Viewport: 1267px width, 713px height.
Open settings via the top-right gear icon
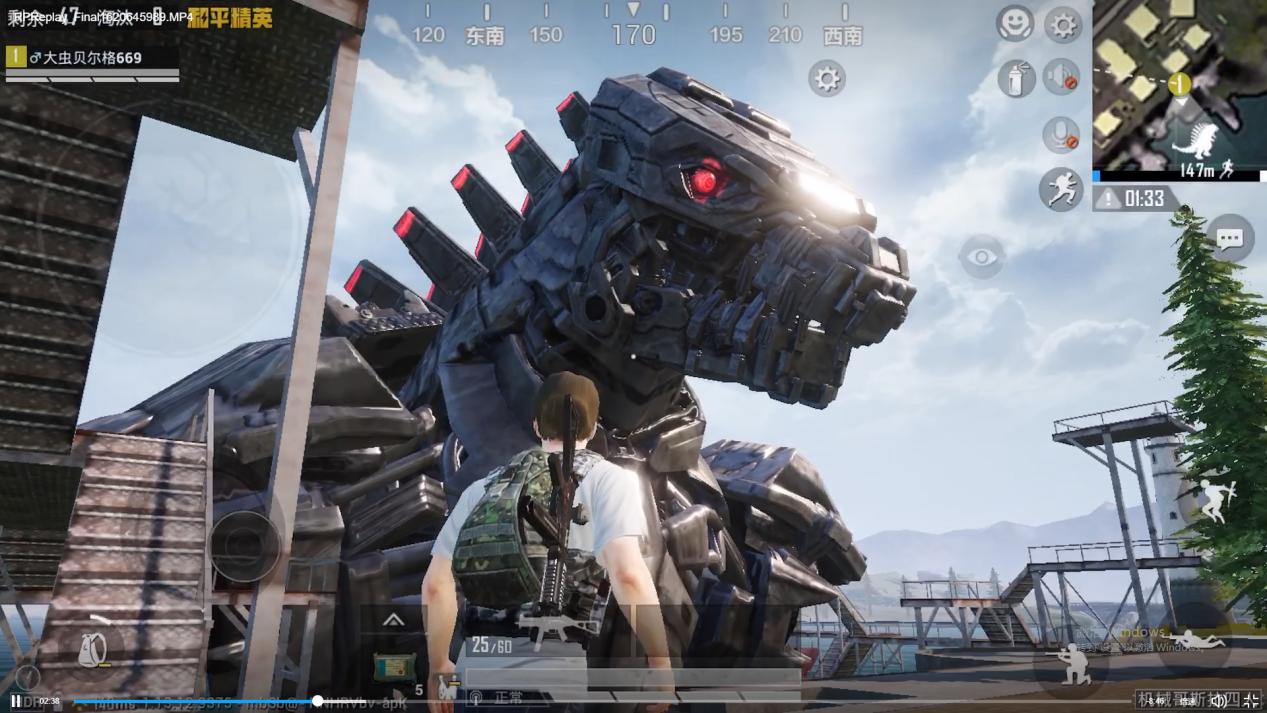pos(1063,25)
